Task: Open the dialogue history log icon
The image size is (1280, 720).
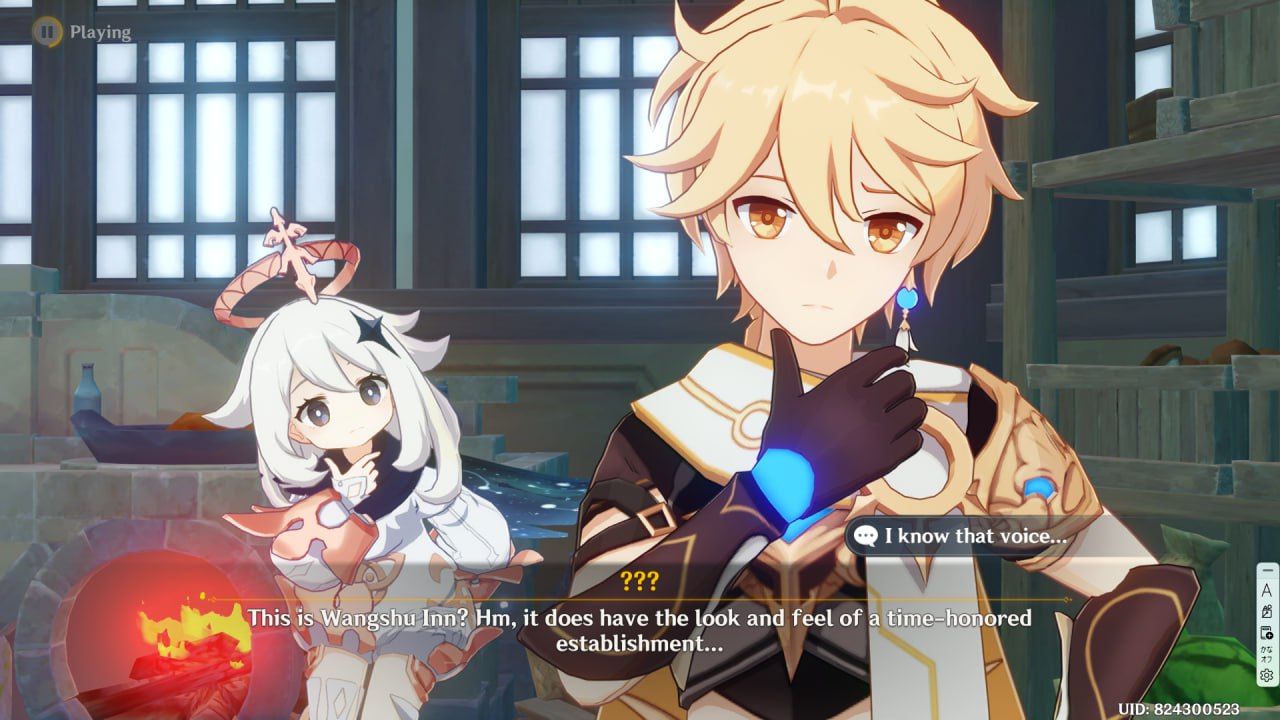Action: (1265, 631)
